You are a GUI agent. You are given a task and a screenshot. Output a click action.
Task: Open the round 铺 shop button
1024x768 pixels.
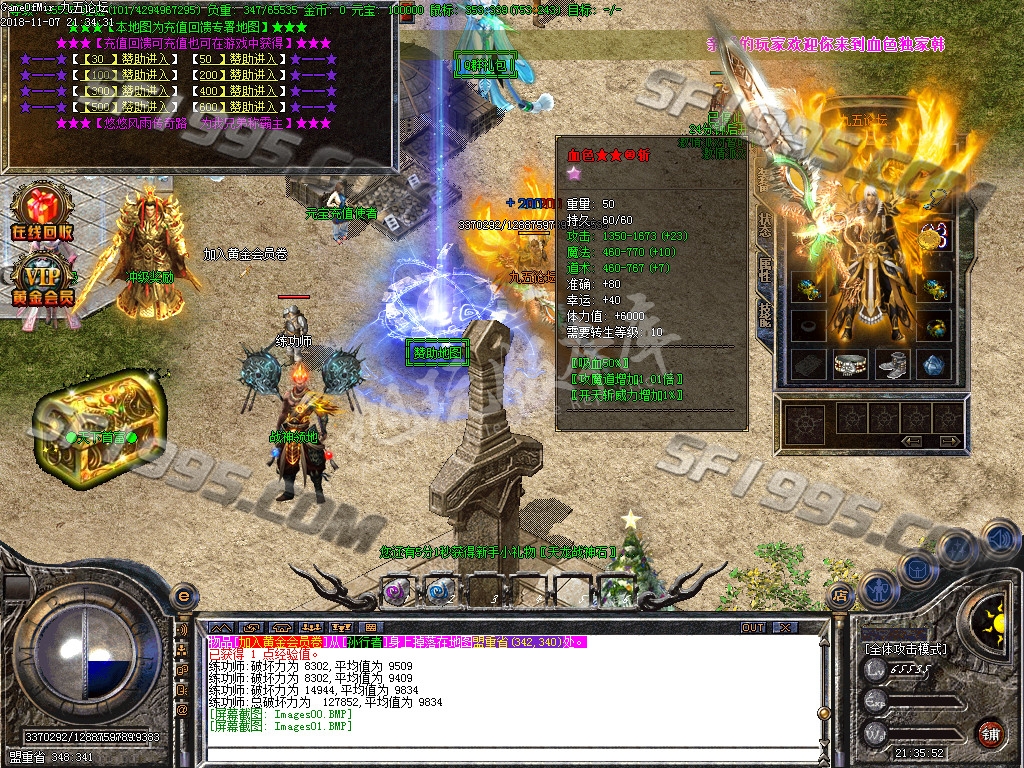tap(990, 733)
